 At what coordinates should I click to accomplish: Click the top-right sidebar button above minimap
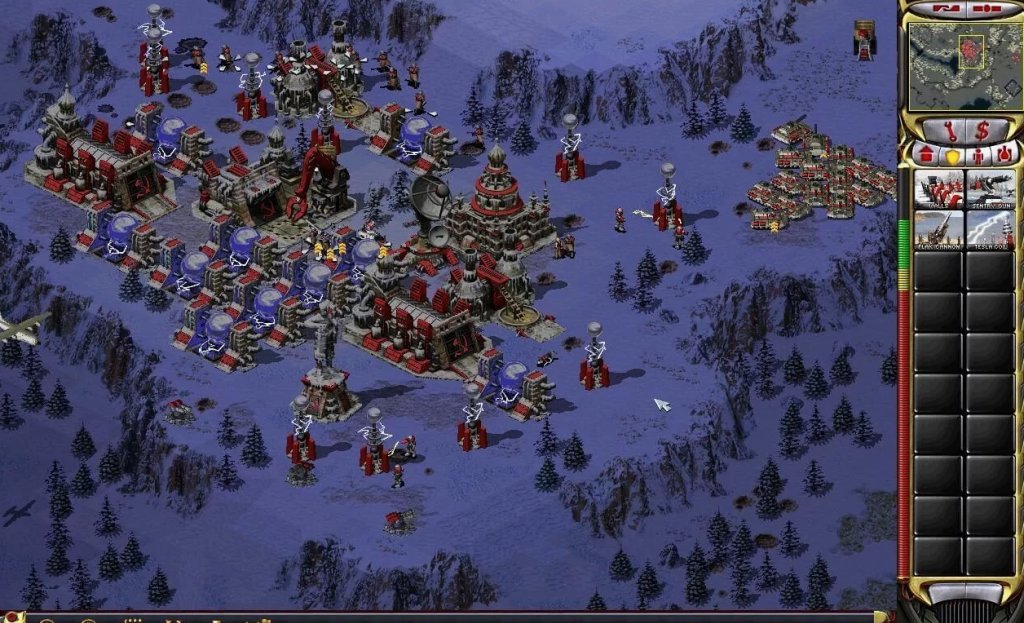tap(985, 9)
